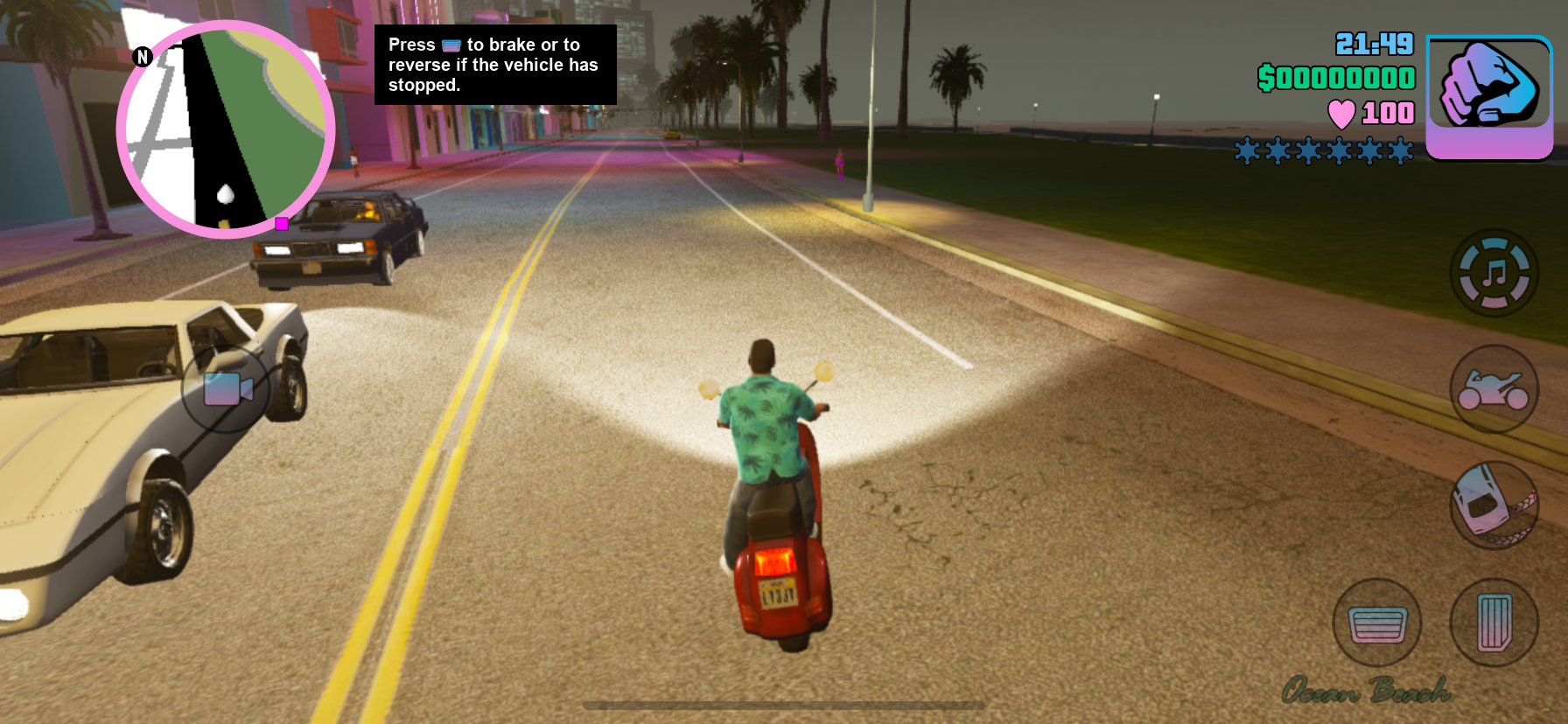
Task: Open the radio station music wheel
Action: [1494, 273]
